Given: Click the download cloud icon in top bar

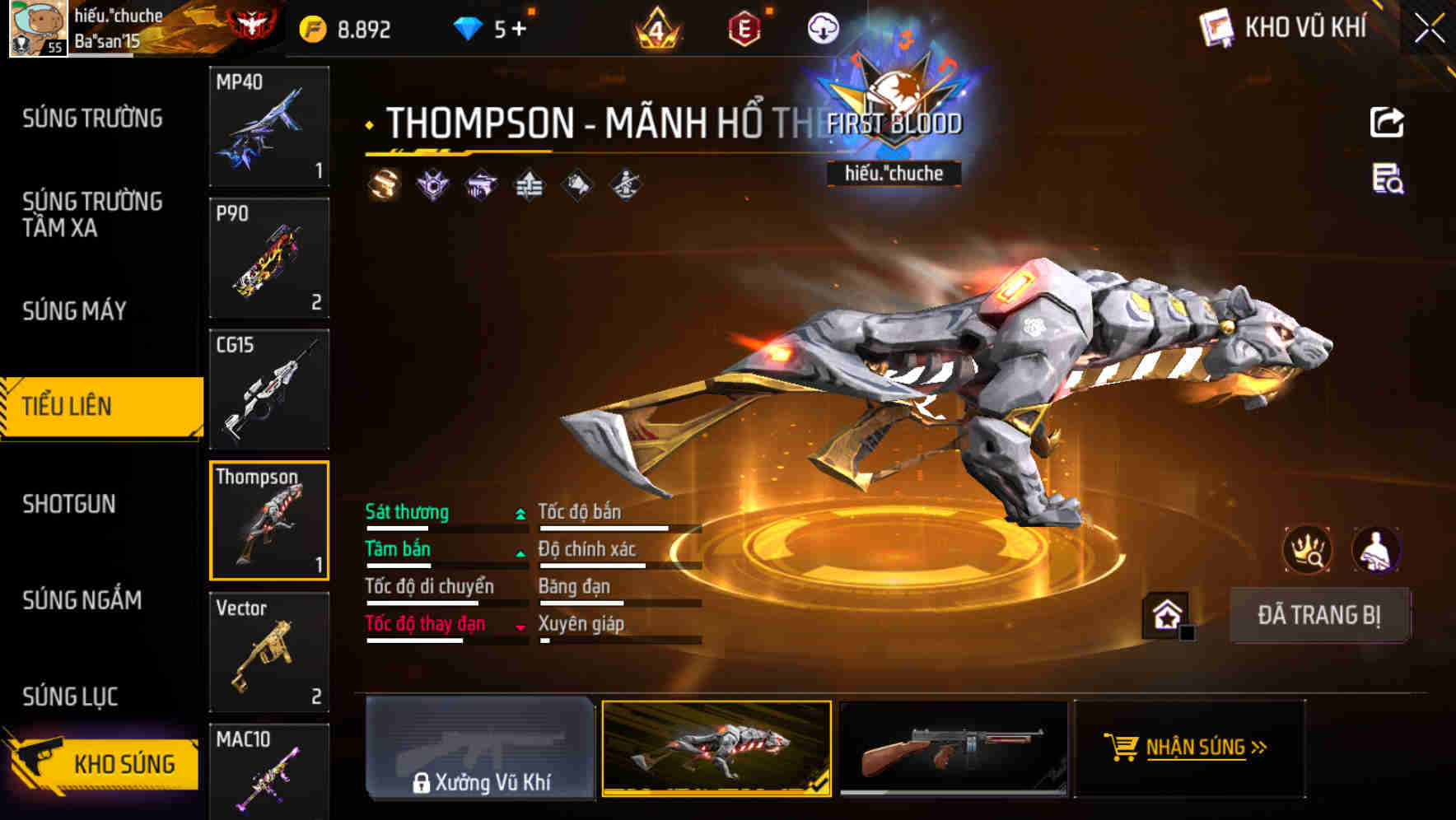Looking at the screenshot, I should point(822,28).
